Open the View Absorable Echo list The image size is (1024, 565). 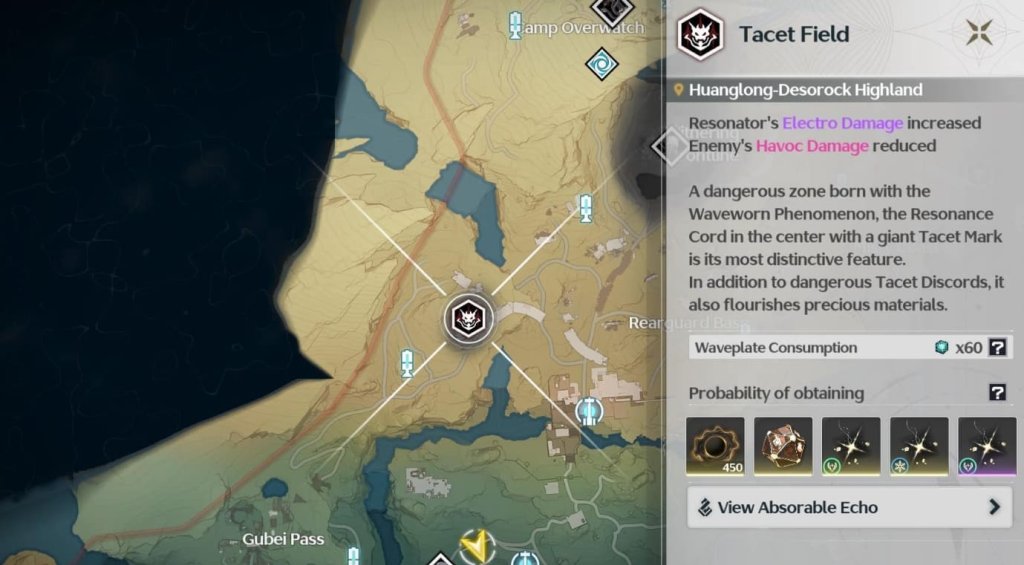click(848, 507)
